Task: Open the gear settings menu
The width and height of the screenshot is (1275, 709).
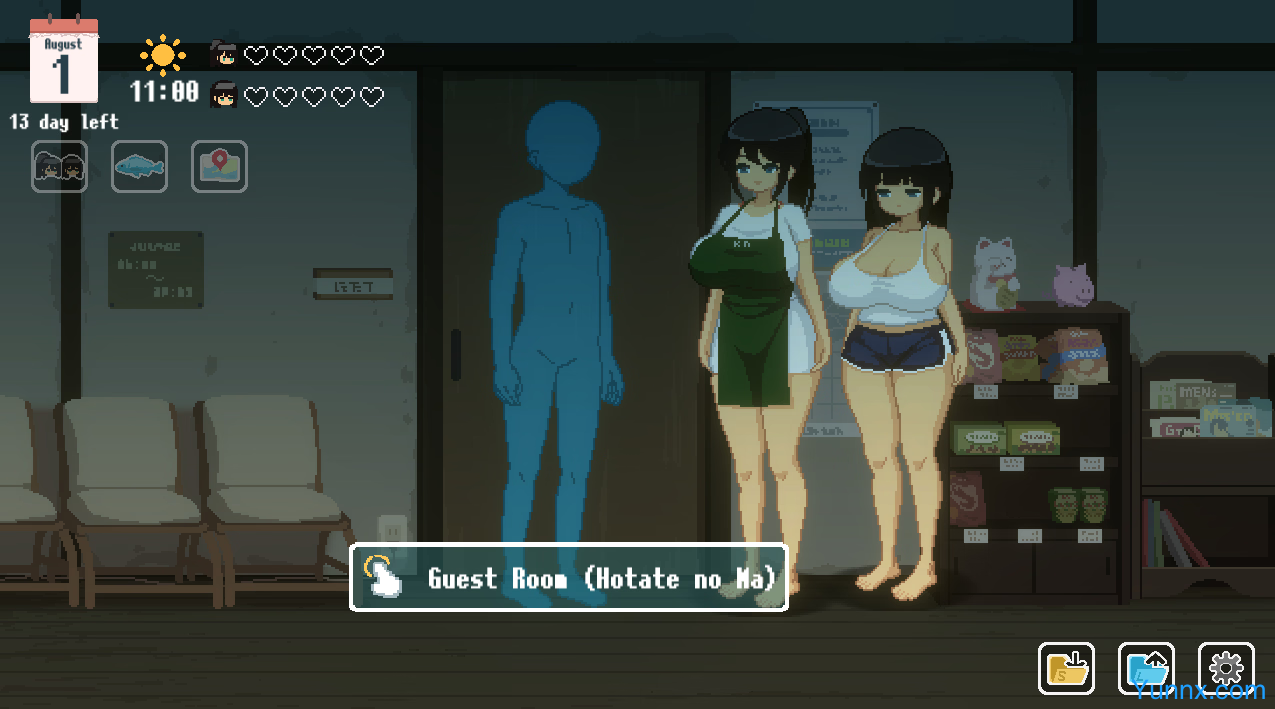Action: click(x=1226, y=669)
